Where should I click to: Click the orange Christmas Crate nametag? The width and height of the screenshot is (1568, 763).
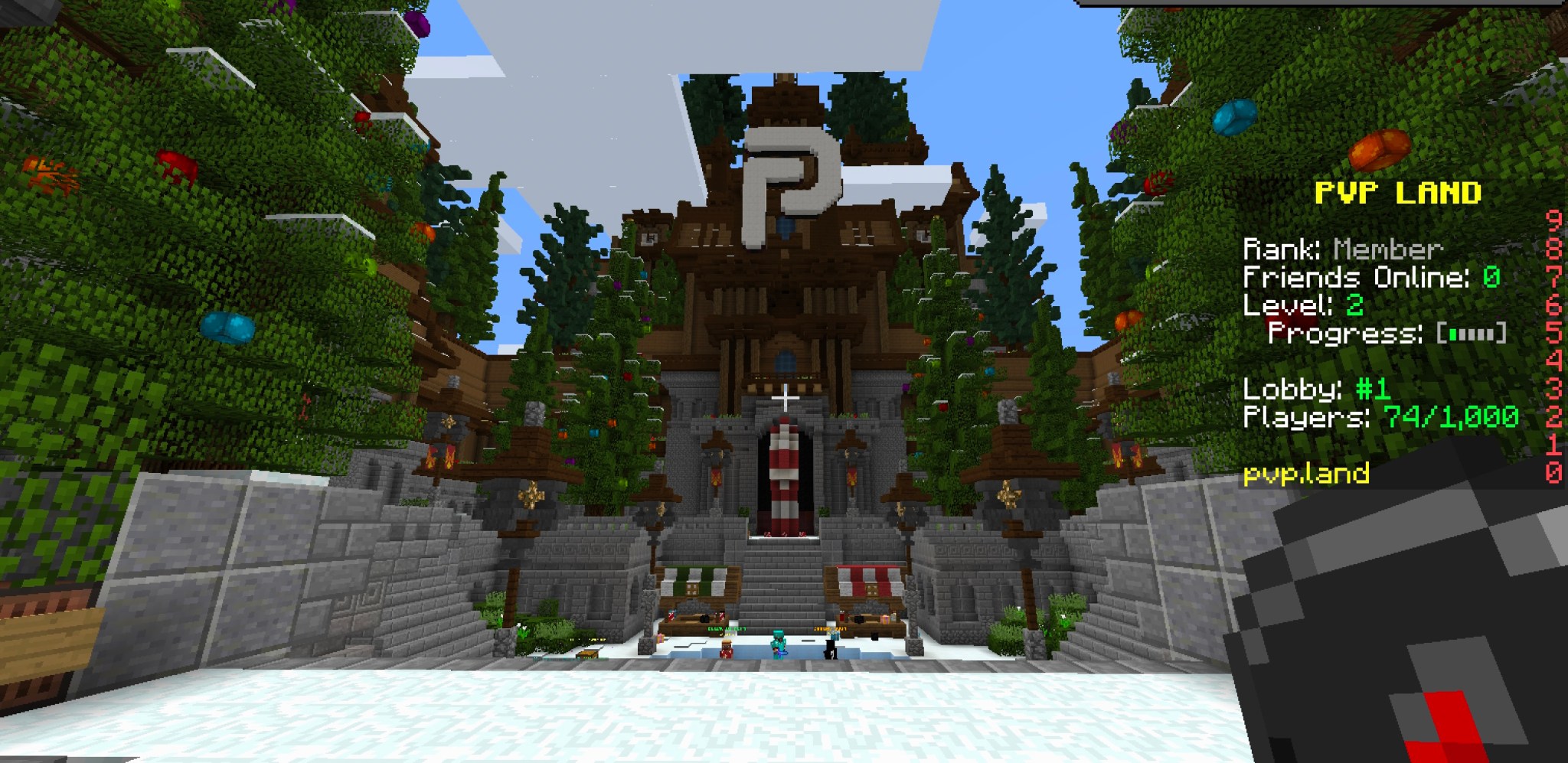pos(831,629)
